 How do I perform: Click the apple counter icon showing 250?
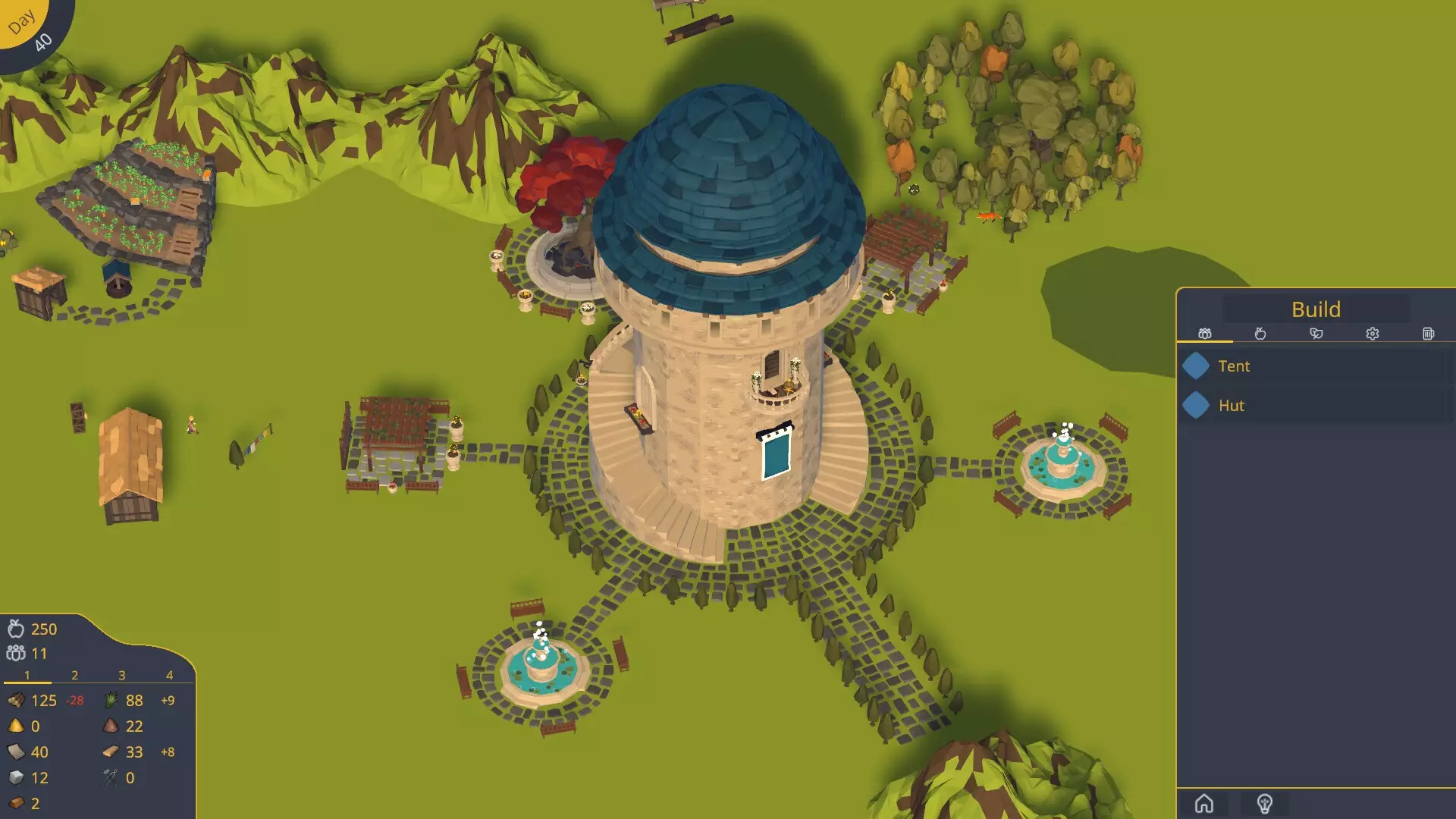[x=17, y=629]
